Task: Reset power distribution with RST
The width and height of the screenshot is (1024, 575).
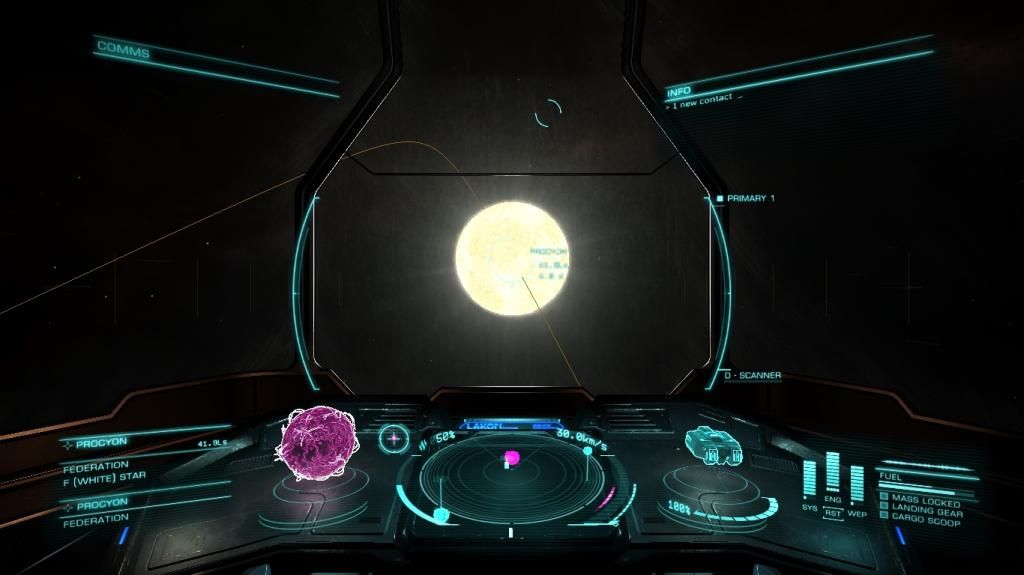Action: 833,514
